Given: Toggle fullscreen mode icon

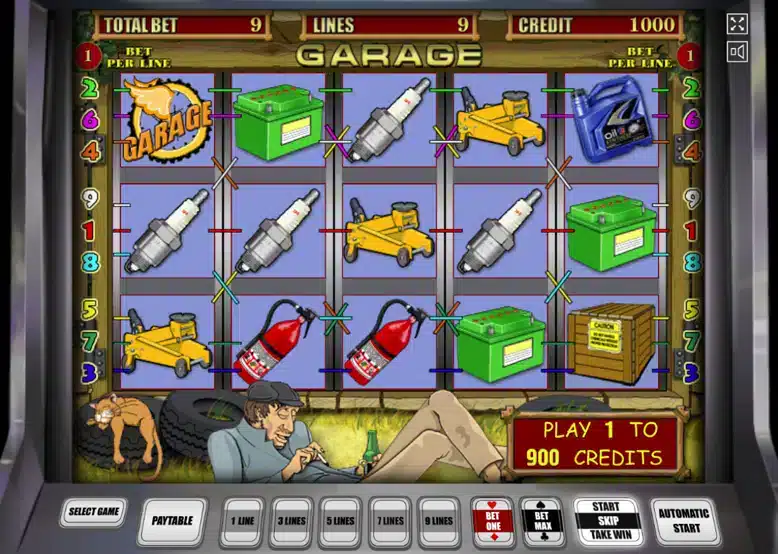Looking at the screenshot, I should 738,24.
